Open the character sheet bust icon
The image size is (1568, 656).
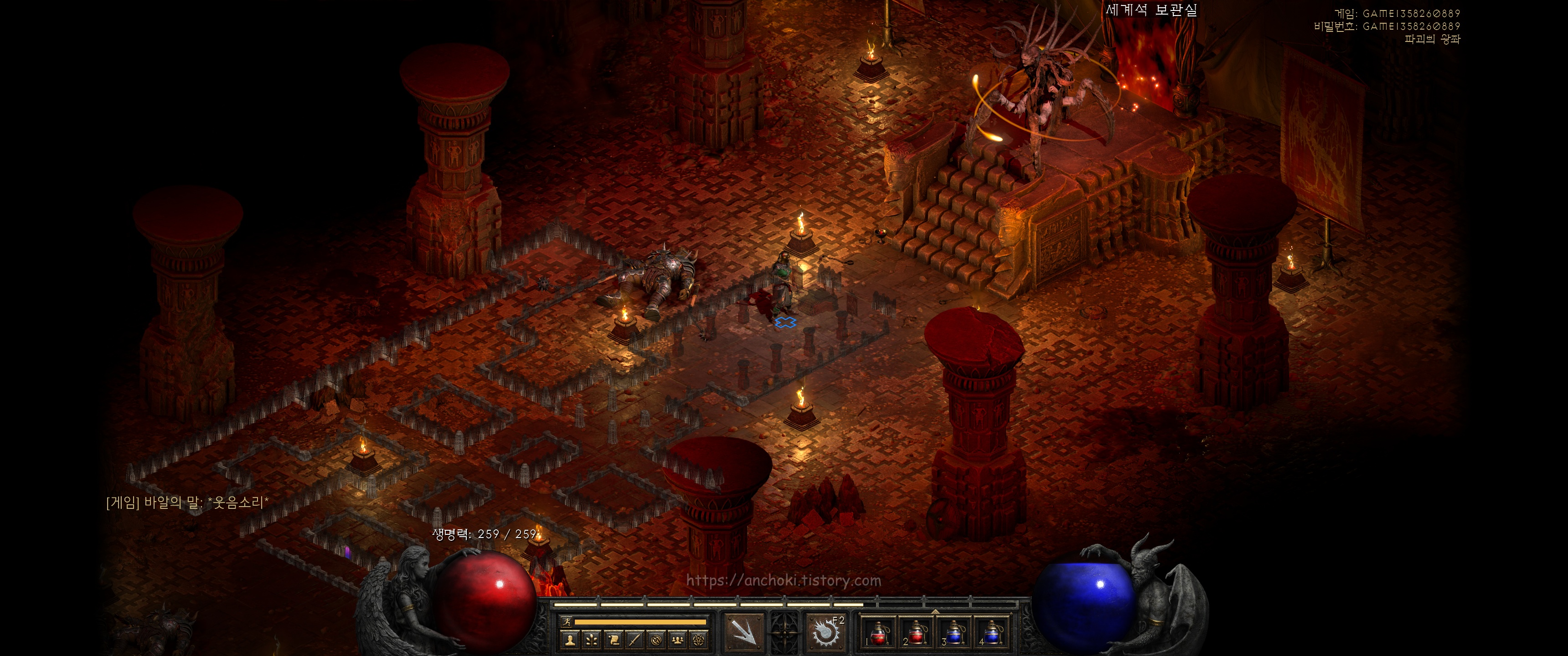pyautogui.click(x=570, y=640)
